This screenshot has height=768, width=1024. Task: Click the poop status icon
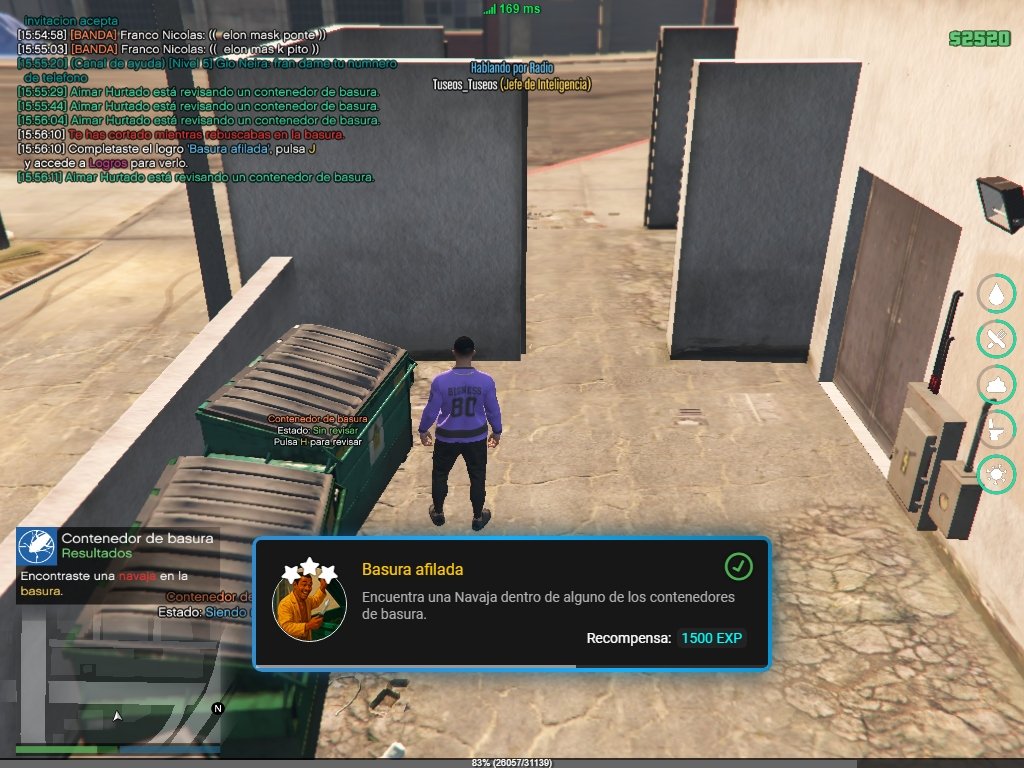(x=996, y=384)
